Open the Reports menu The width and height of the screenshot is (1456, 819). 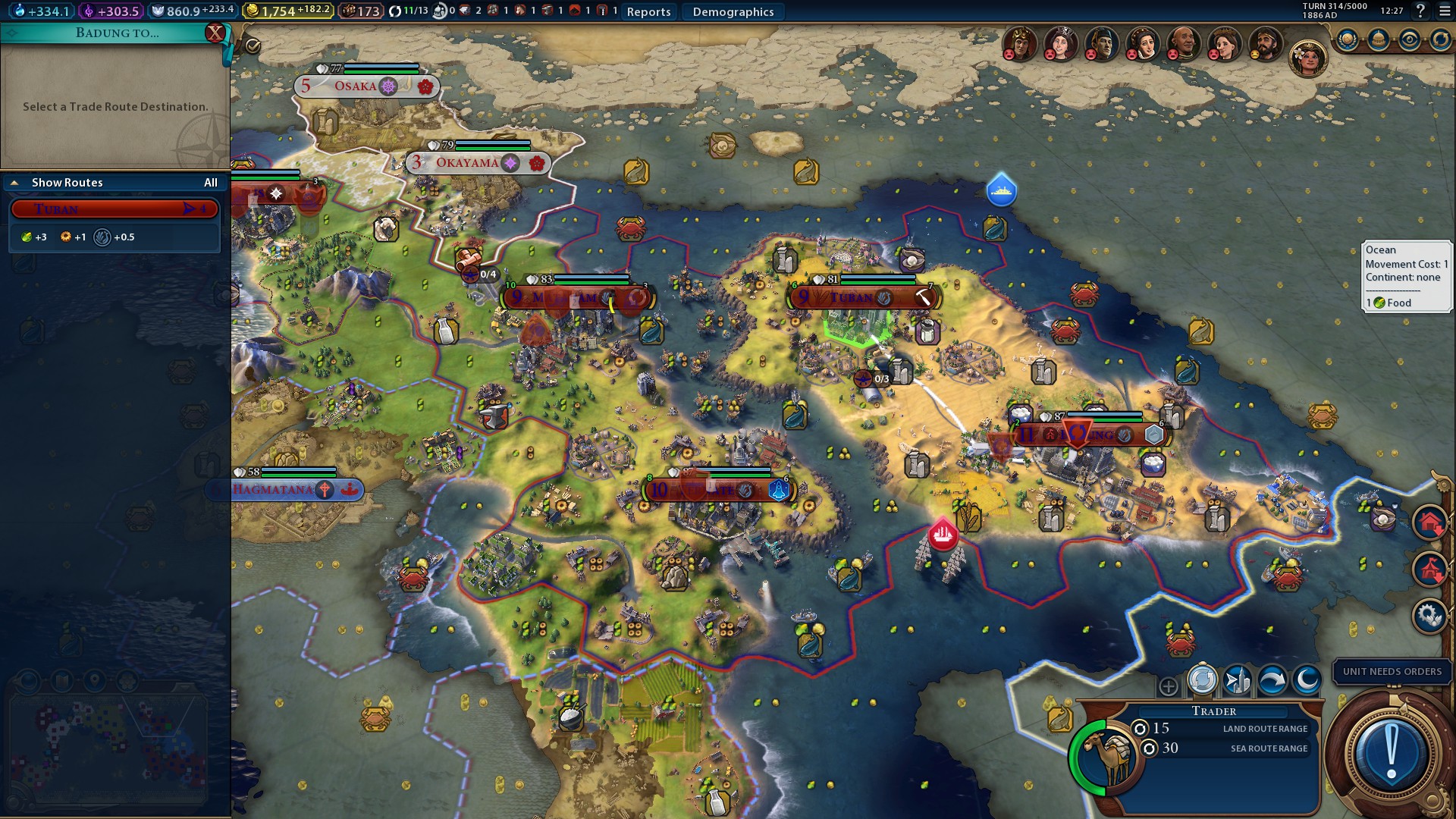pos(648,12)
